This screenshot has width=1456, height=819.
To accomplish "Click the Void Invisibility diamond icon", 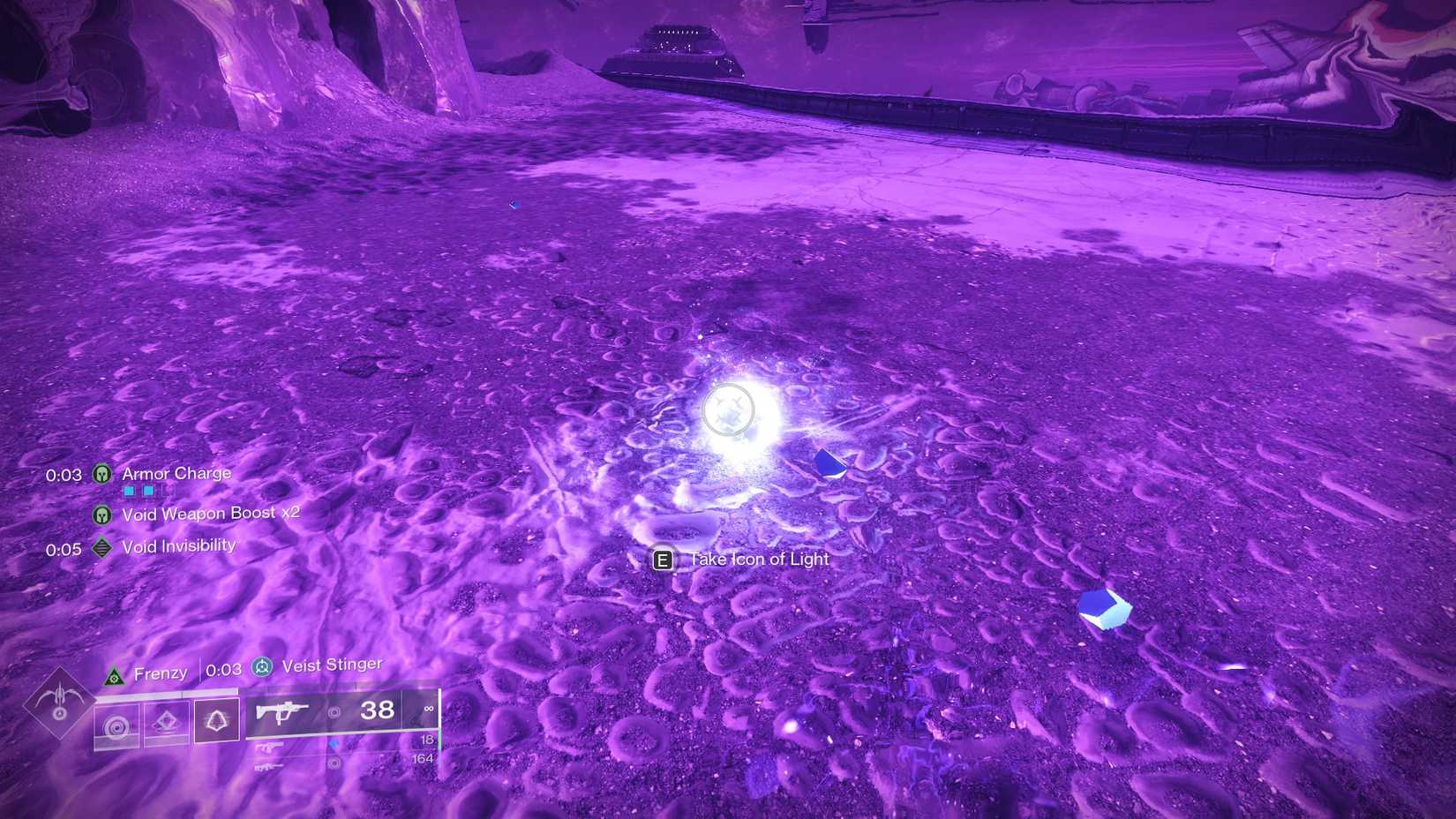I will tap(102, 547).
